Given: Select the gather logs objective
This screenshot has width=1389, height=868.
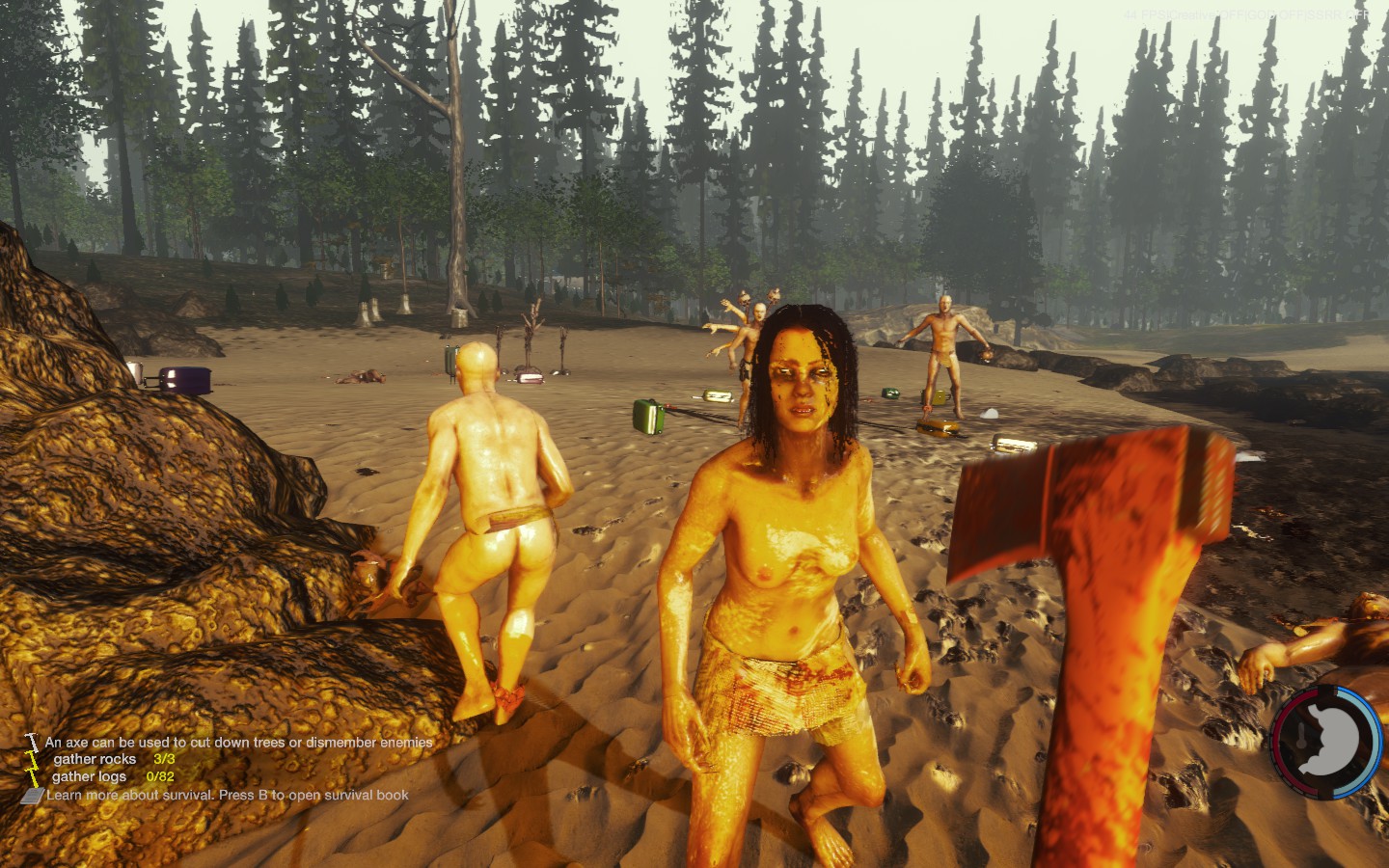Looking at the screenshot, I should pyautogui.click(x=112, y=776).
